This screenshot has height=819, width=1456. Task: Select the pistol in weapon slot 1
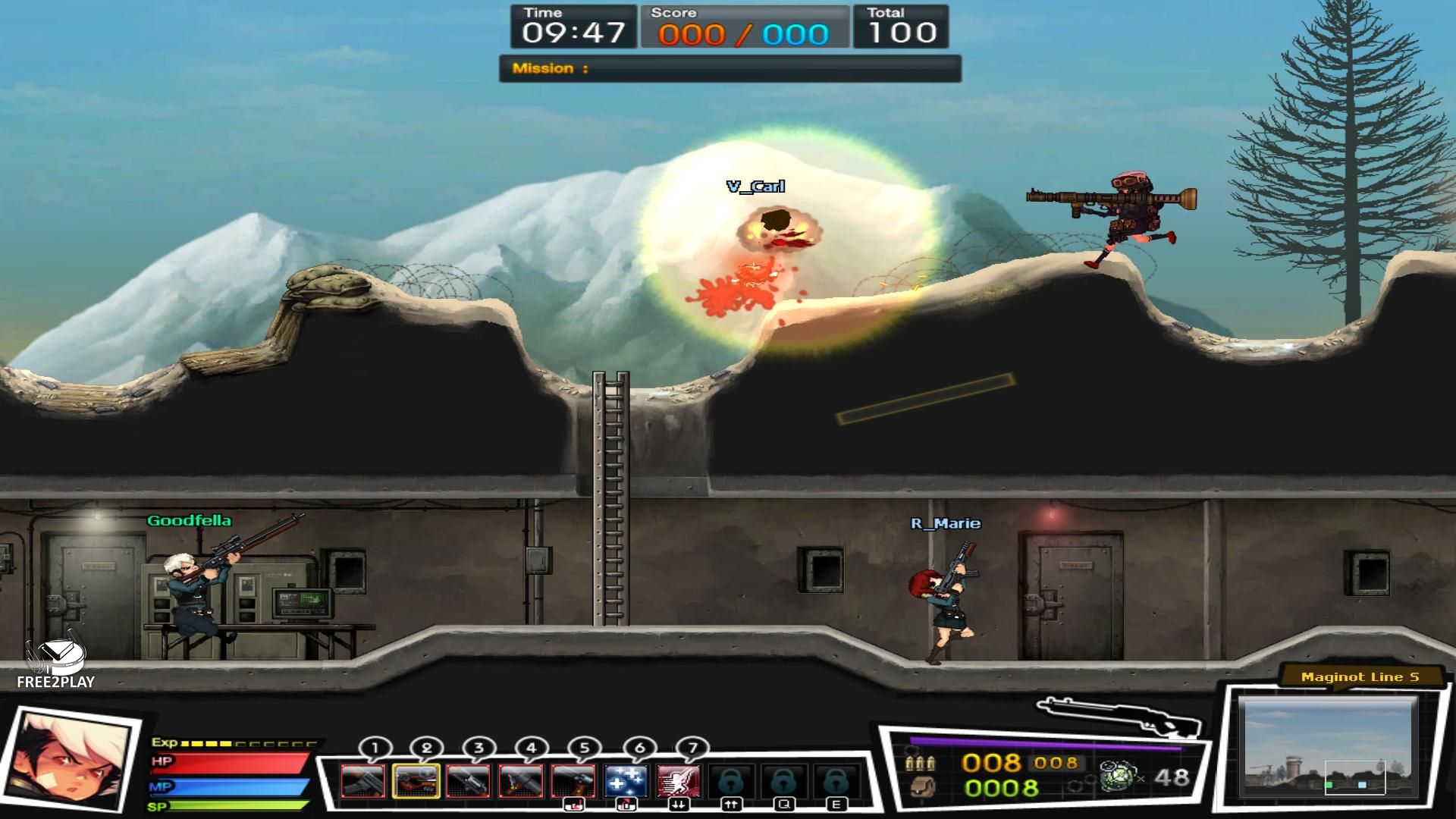[363, 780]
